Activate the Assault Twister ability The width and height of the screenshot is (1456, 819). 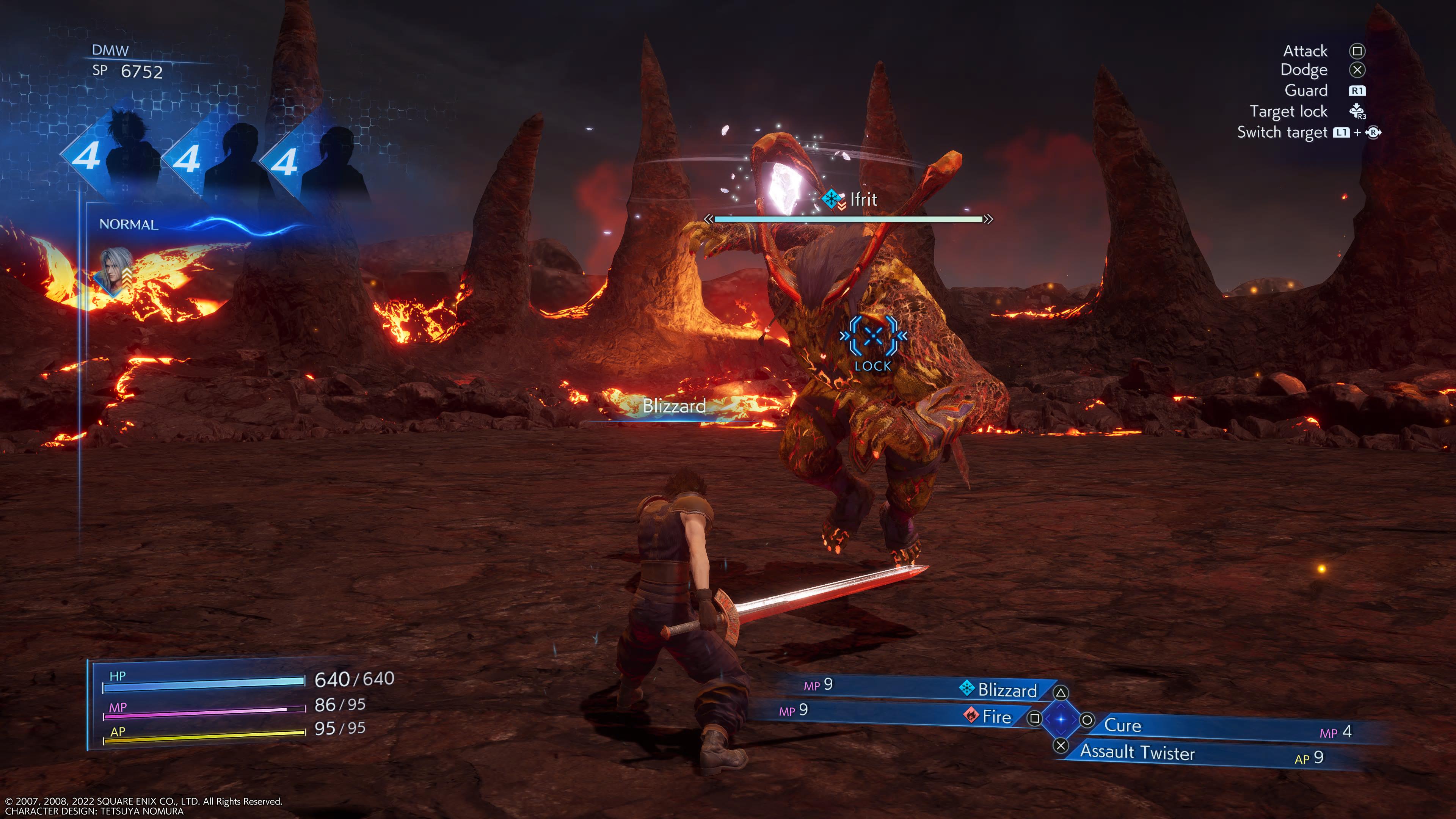point(1137,752)
